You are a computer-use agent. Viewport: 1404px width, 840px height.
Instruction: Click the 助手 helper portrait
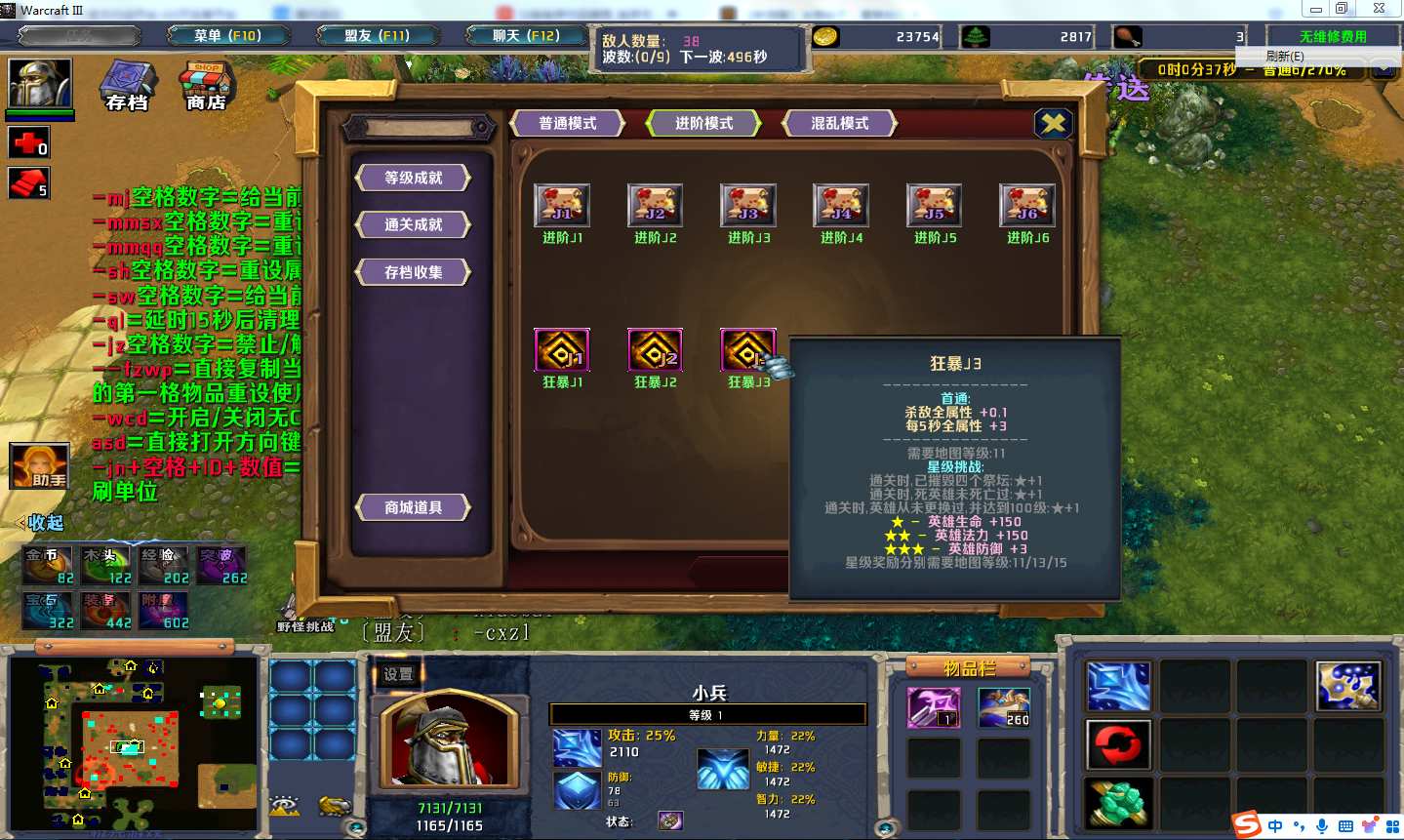tap(39, 465)
